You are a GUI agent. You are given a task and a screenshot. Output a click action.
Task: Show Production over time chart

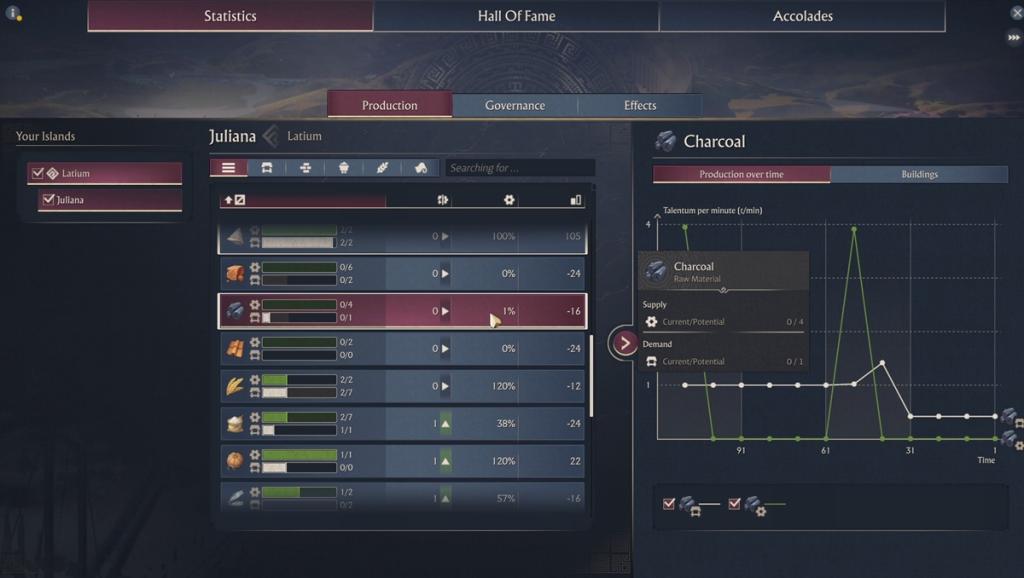[741, 174]
